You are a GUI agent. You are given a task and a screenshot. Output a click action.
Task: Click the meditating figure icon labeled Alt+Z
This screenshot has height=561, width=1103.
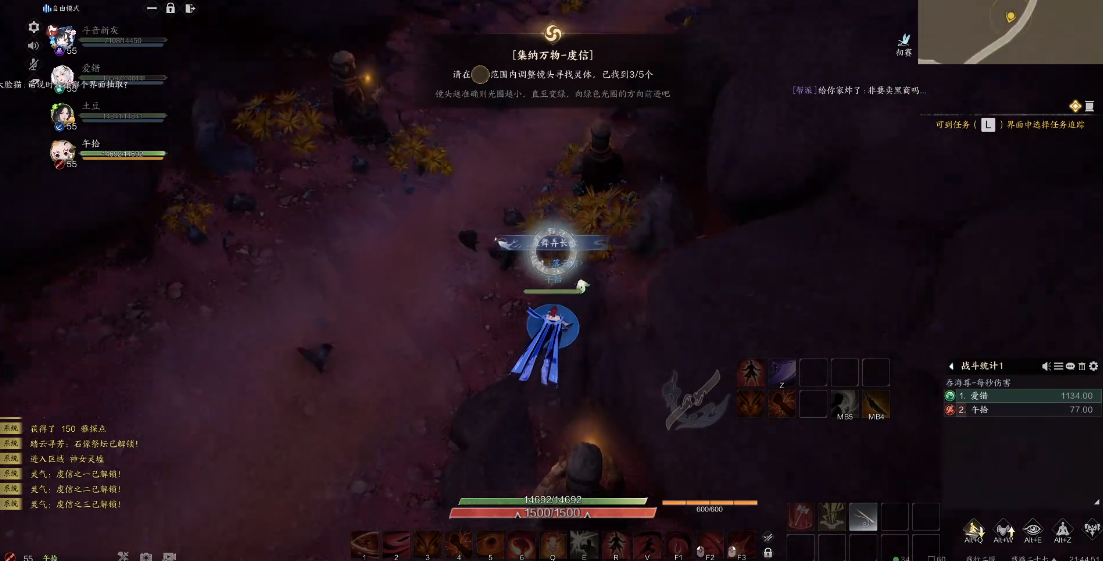(1063, 530)
